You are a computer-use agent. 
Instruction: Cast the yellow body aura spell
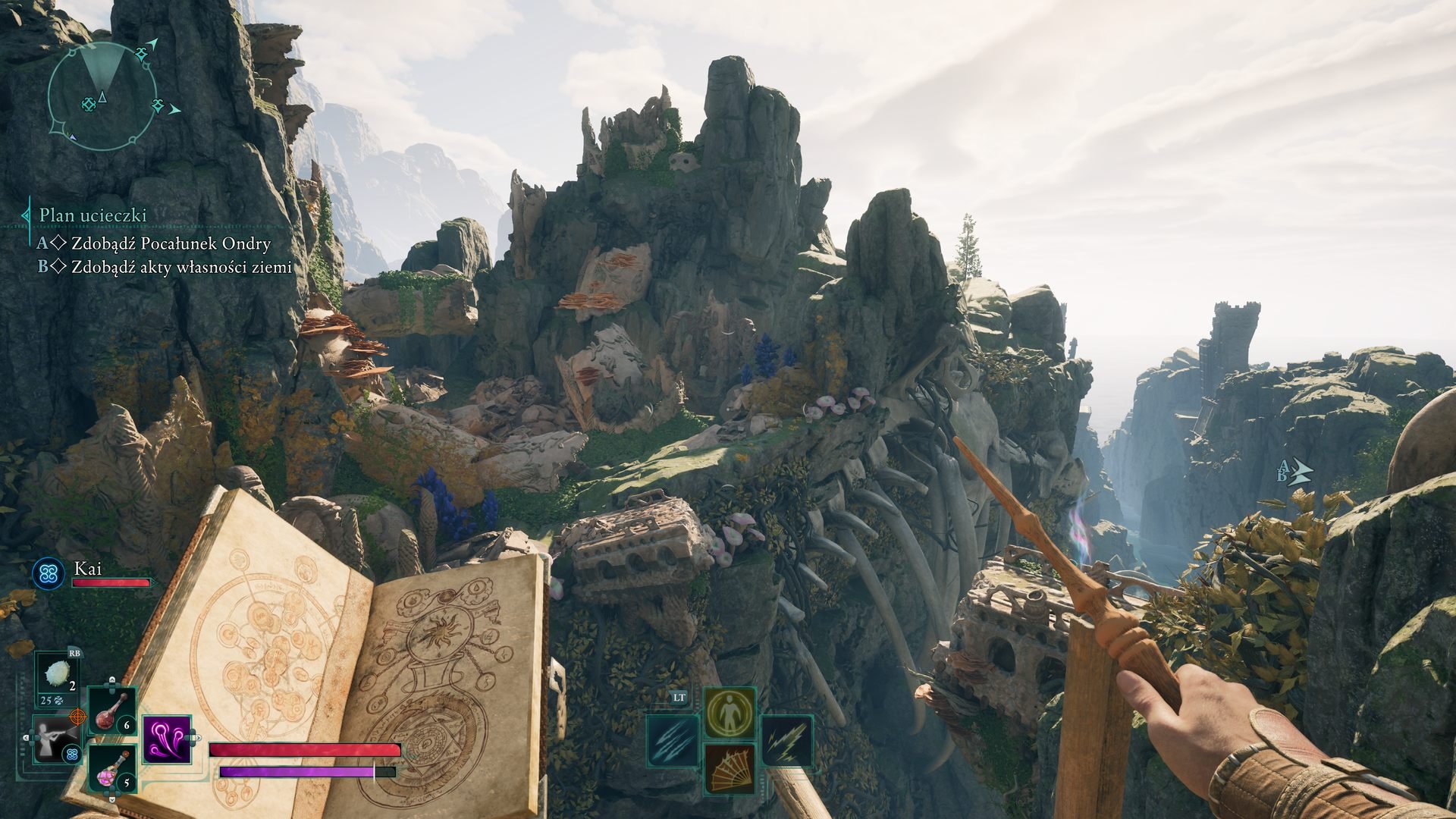point(730,713)
